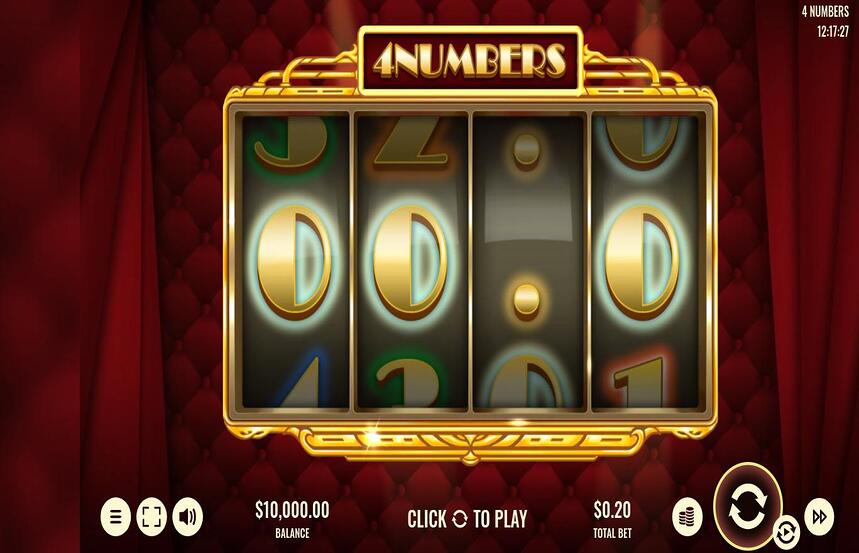The height and width of the screenshot is (553, 859).
Task: Open the coin stack bet settings
Action: [687, 516]
